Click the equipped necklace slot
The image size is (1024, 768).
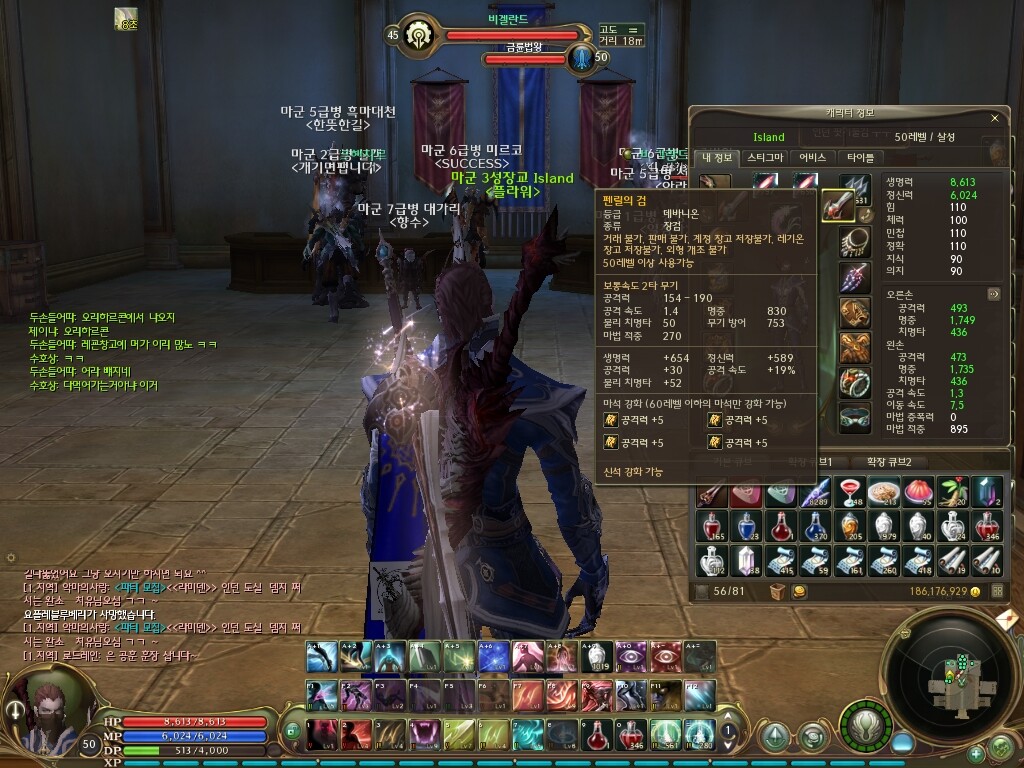point(853,241)
